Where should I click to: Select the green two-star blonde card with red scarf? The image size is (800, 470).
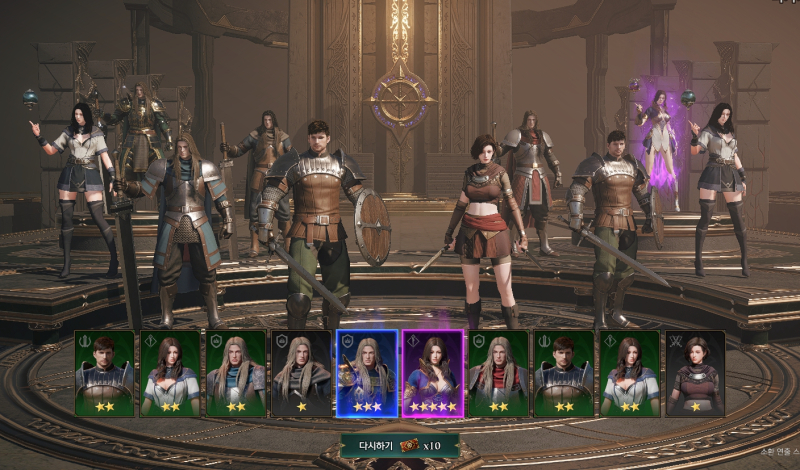point(498,373)
